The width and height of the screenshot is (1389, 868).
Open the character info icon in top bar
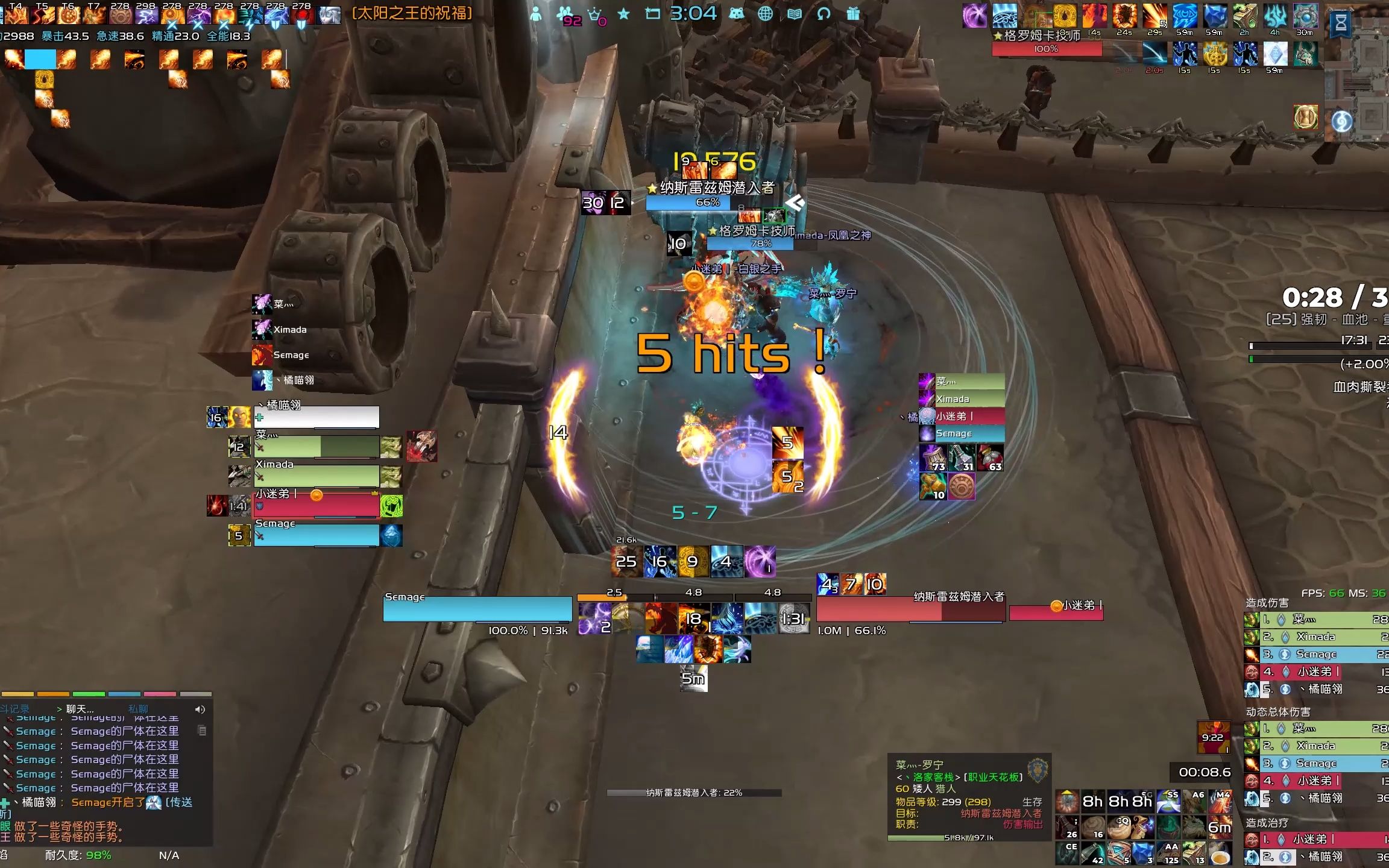(536, 14)
